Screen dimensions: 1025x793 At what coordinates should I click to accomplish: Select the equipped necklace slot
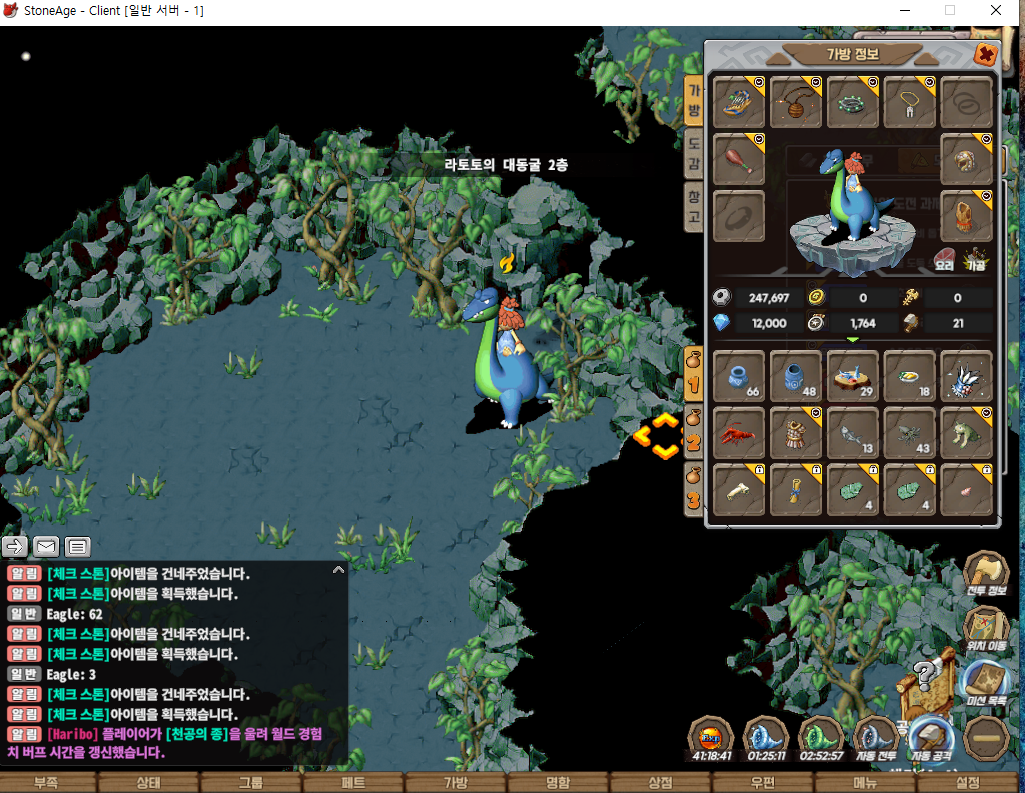pos(909,102)
